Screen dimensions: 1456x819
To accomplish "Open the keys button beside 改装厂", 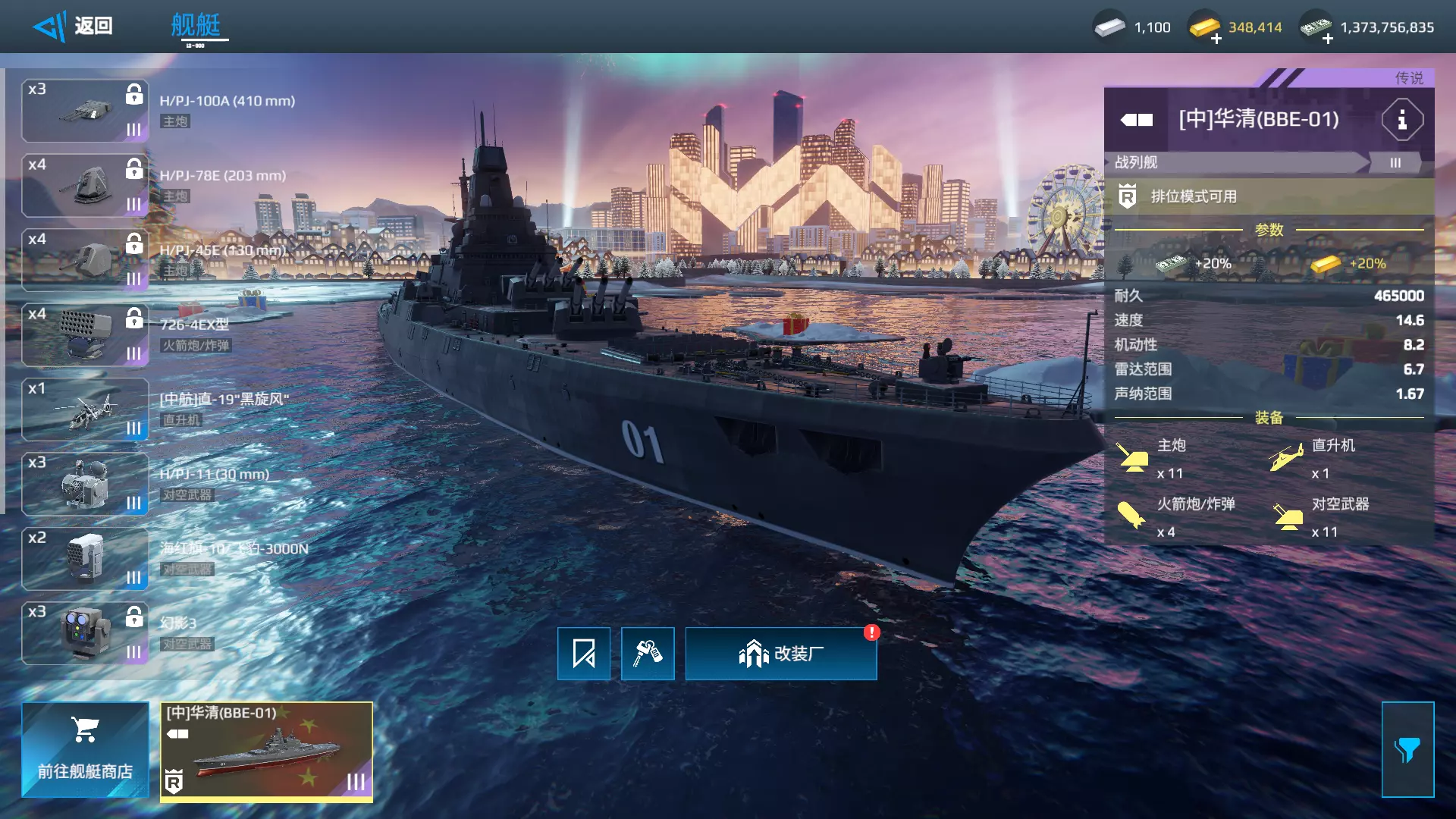I will (648, 654).
